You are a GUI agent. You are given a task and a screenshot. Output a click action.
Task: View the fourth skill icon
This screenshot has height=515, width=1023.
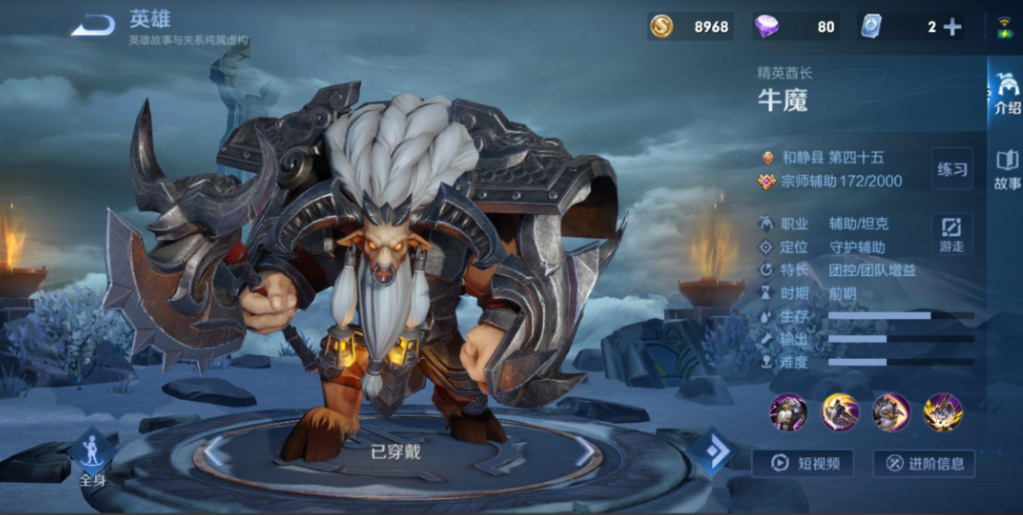[943, 411]
